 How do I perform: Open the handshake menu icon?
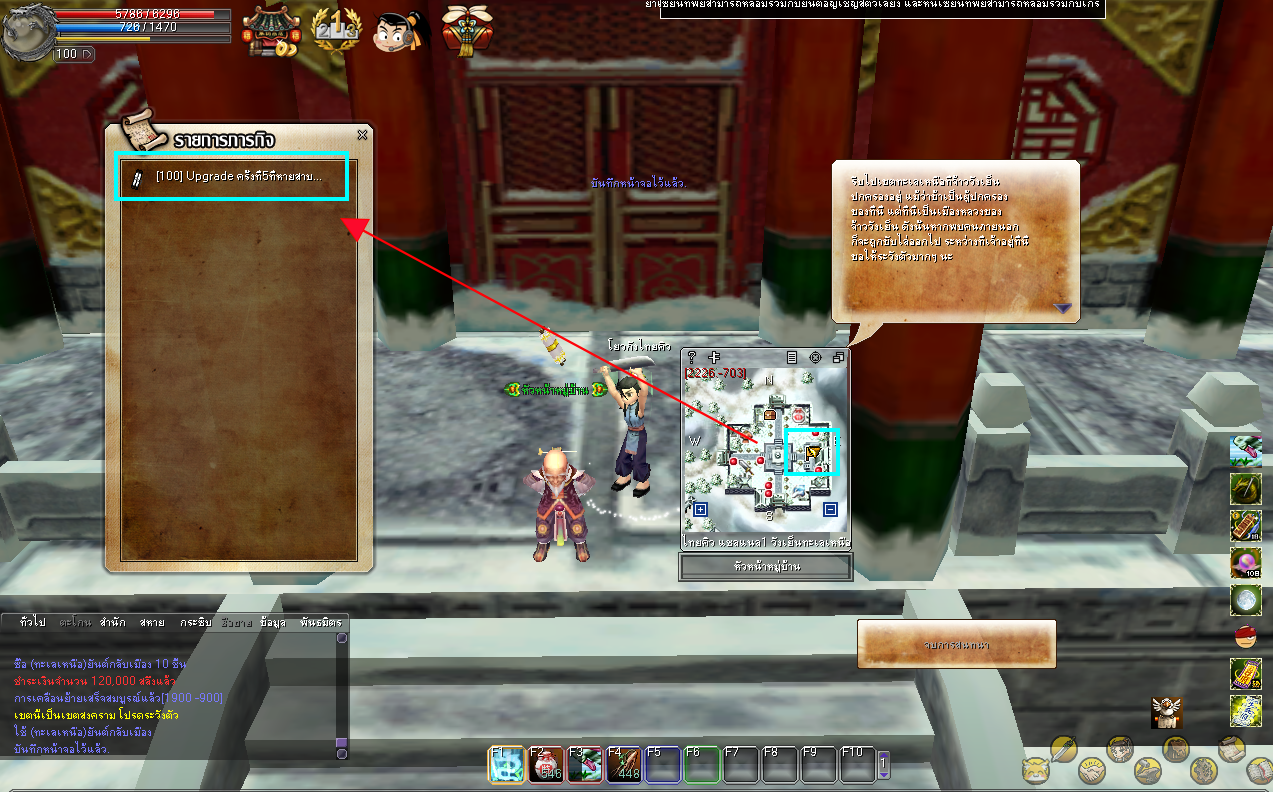[1091, 771]
